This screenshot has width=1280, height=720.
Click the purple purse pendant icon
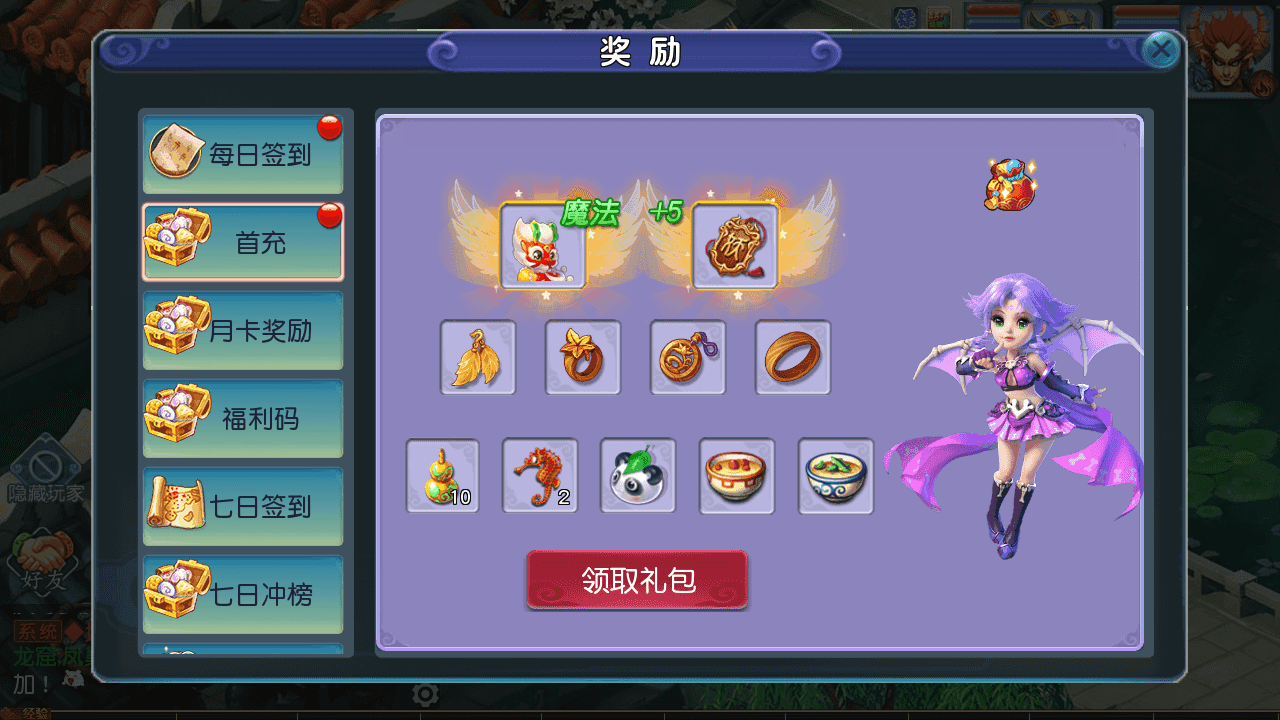(x=687, y=357)
